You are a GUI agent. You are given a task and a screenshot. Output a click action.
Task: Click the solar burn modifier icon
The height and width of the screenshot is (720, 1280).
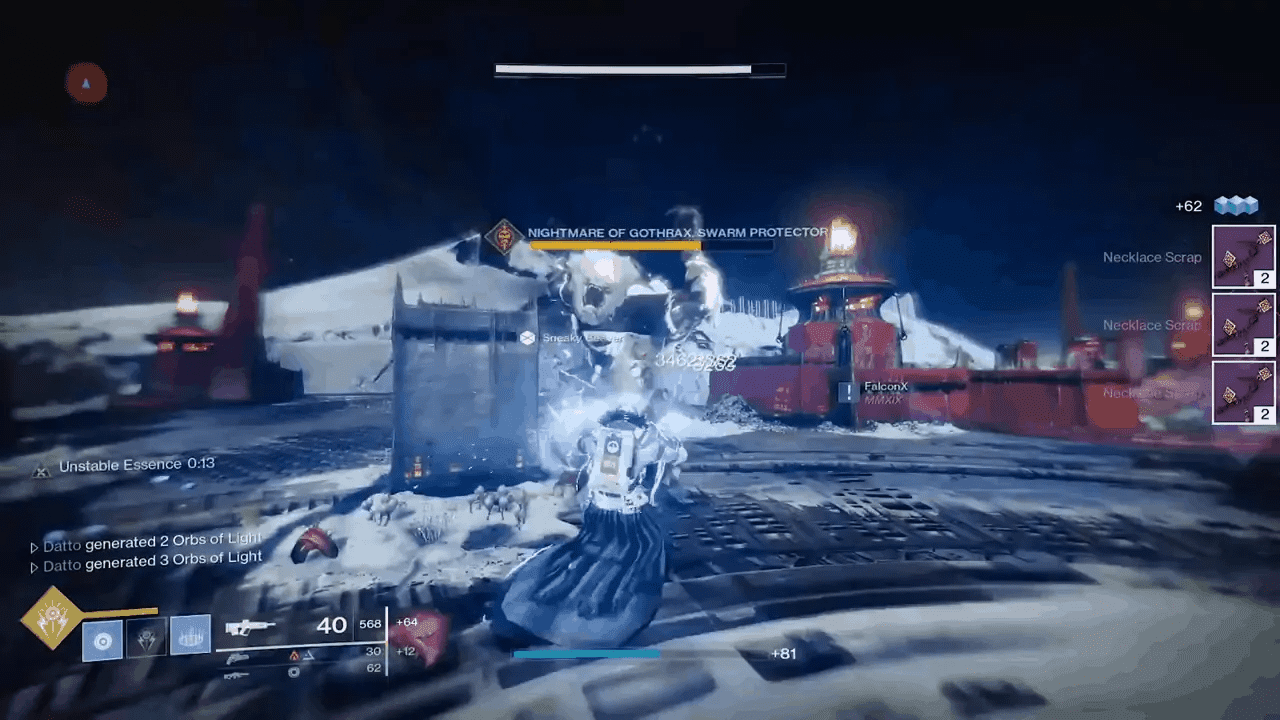click(294, 653)
